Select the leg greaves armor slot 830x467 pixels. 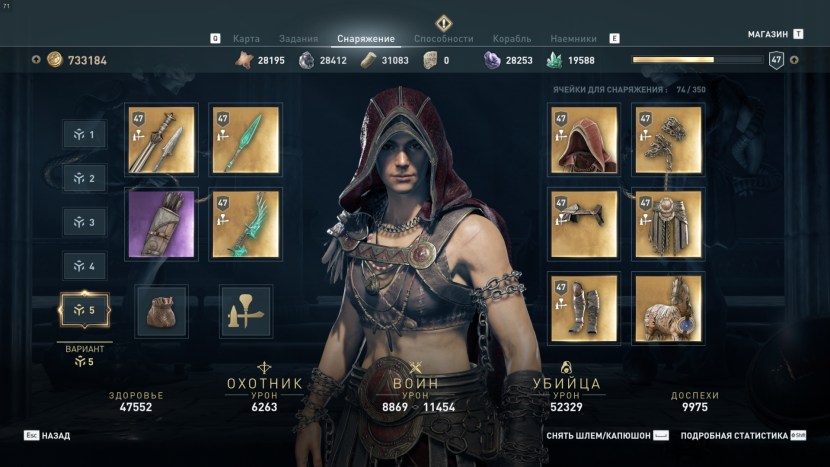(584, 308)
